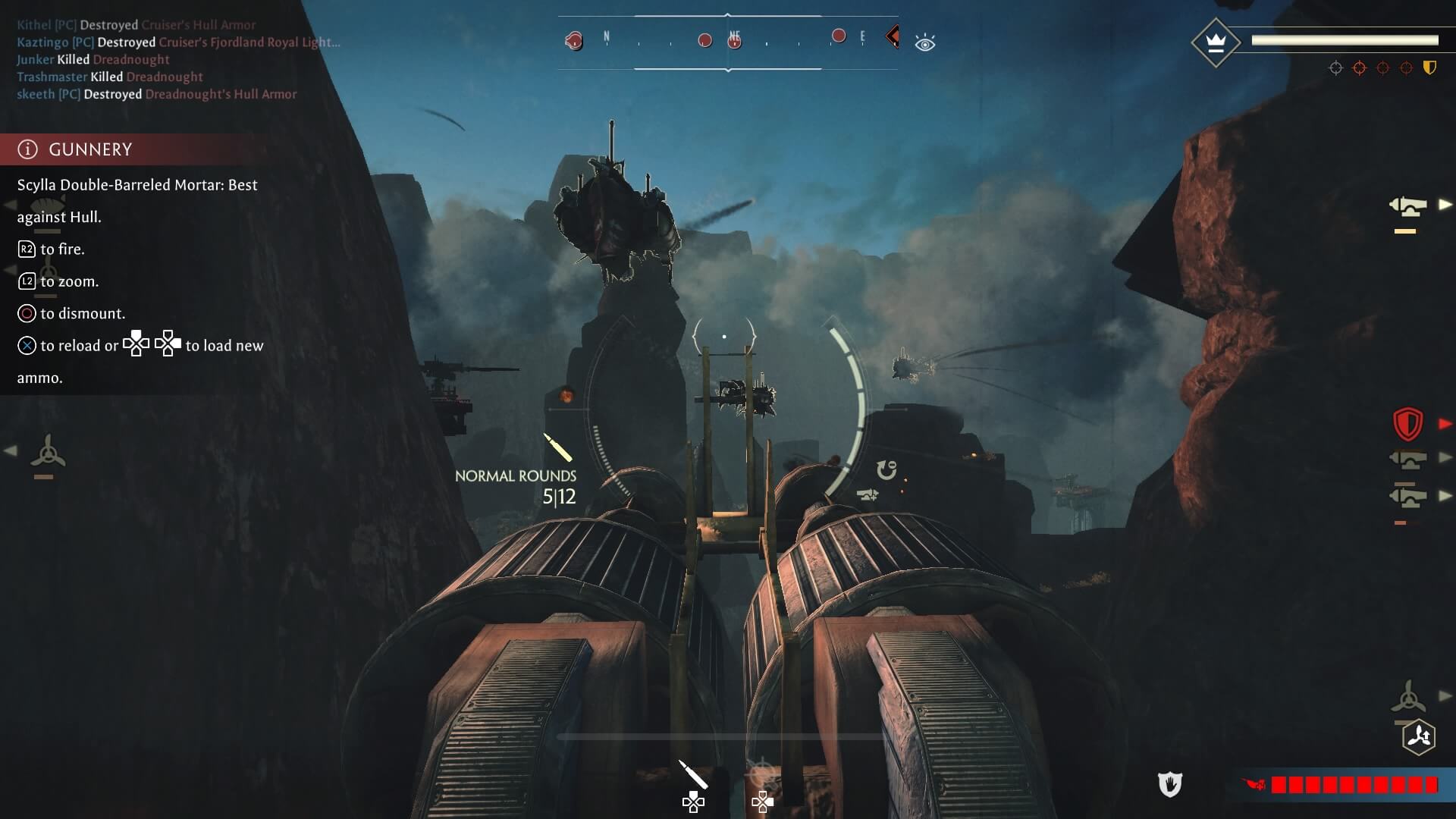Select the crown team emblem

coord(1216,42)
